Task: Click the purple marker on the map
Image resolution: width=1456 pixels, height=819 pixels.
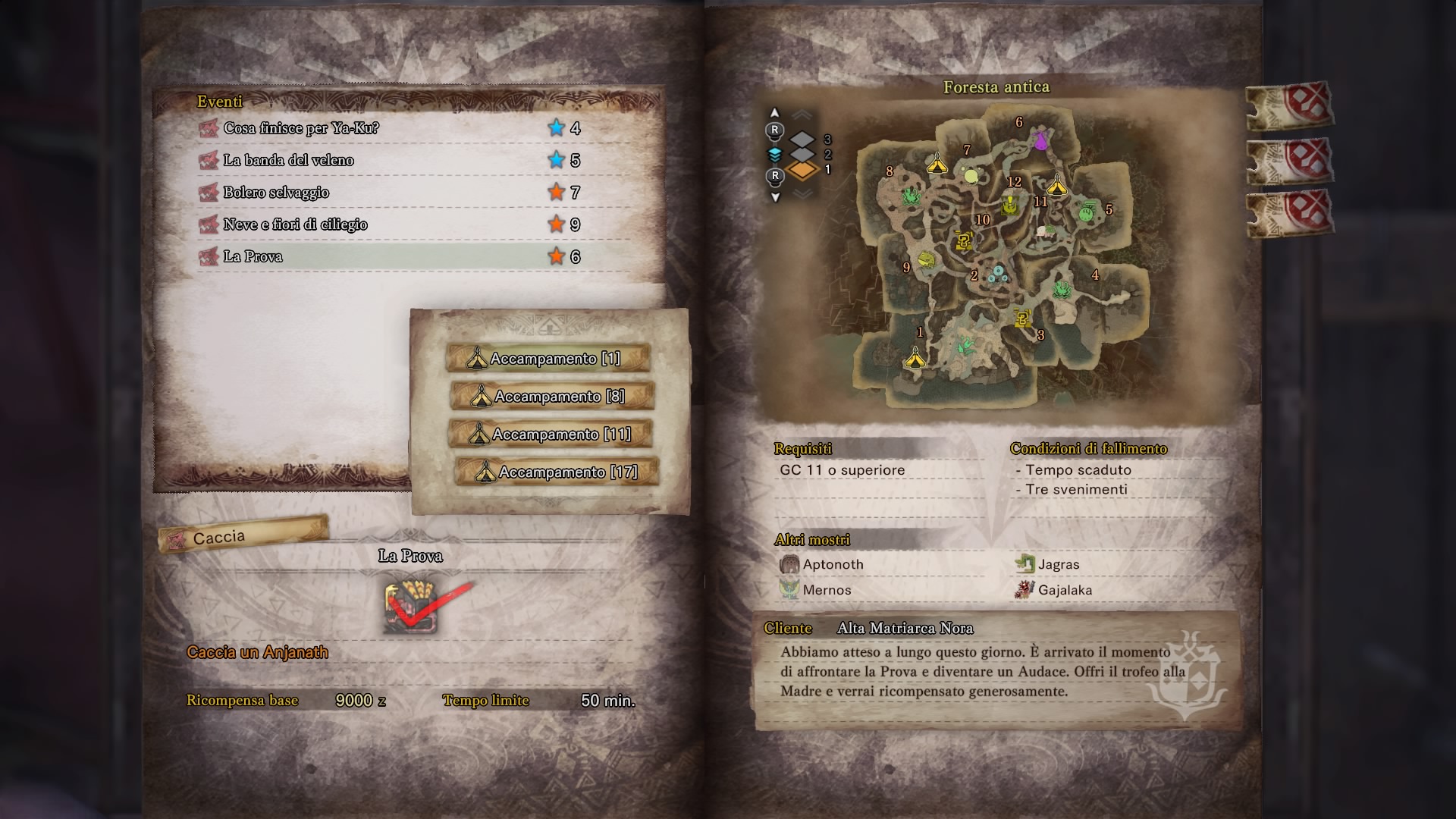Action: pos(1041,140)
